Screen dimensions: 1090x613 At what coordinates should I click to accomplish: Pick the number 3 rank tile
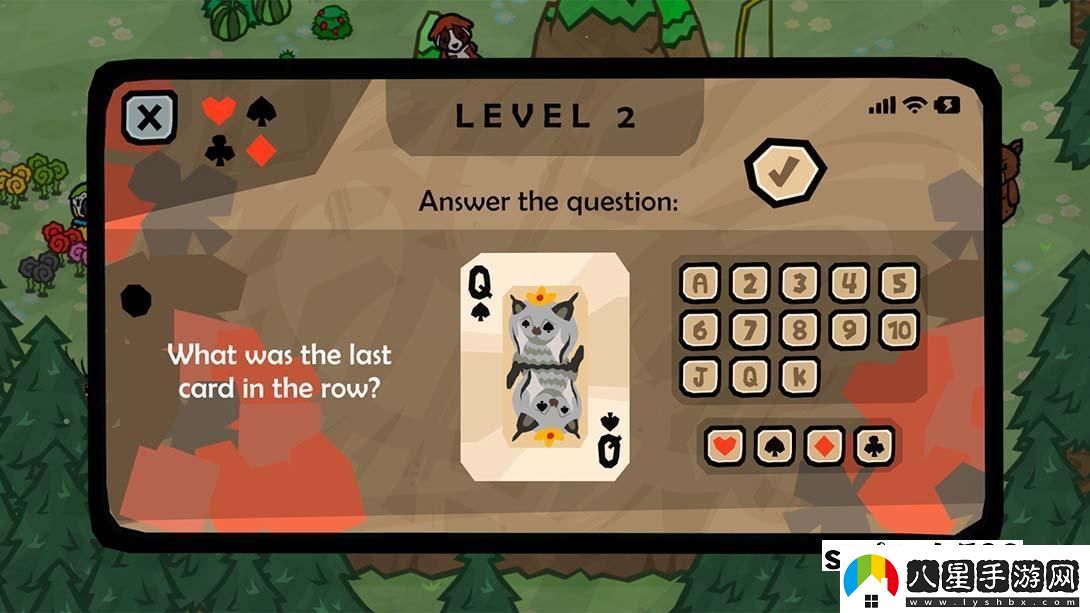[x=799, y=284]
